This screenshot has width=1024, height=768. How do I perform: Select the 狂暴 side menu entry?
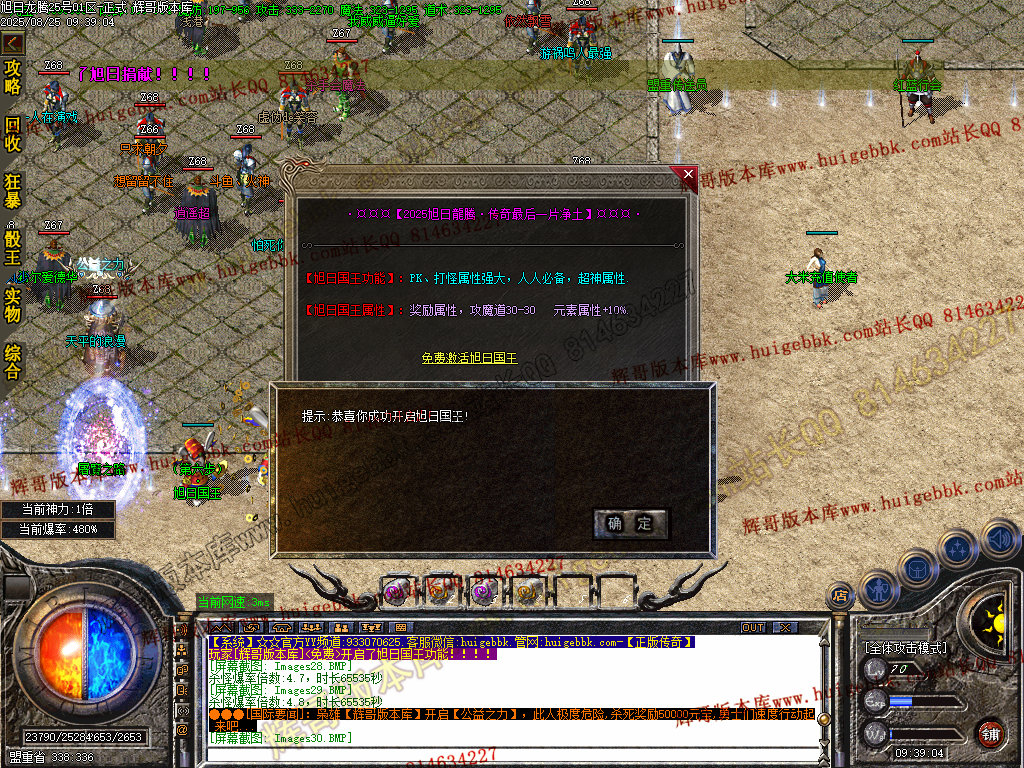13,191
